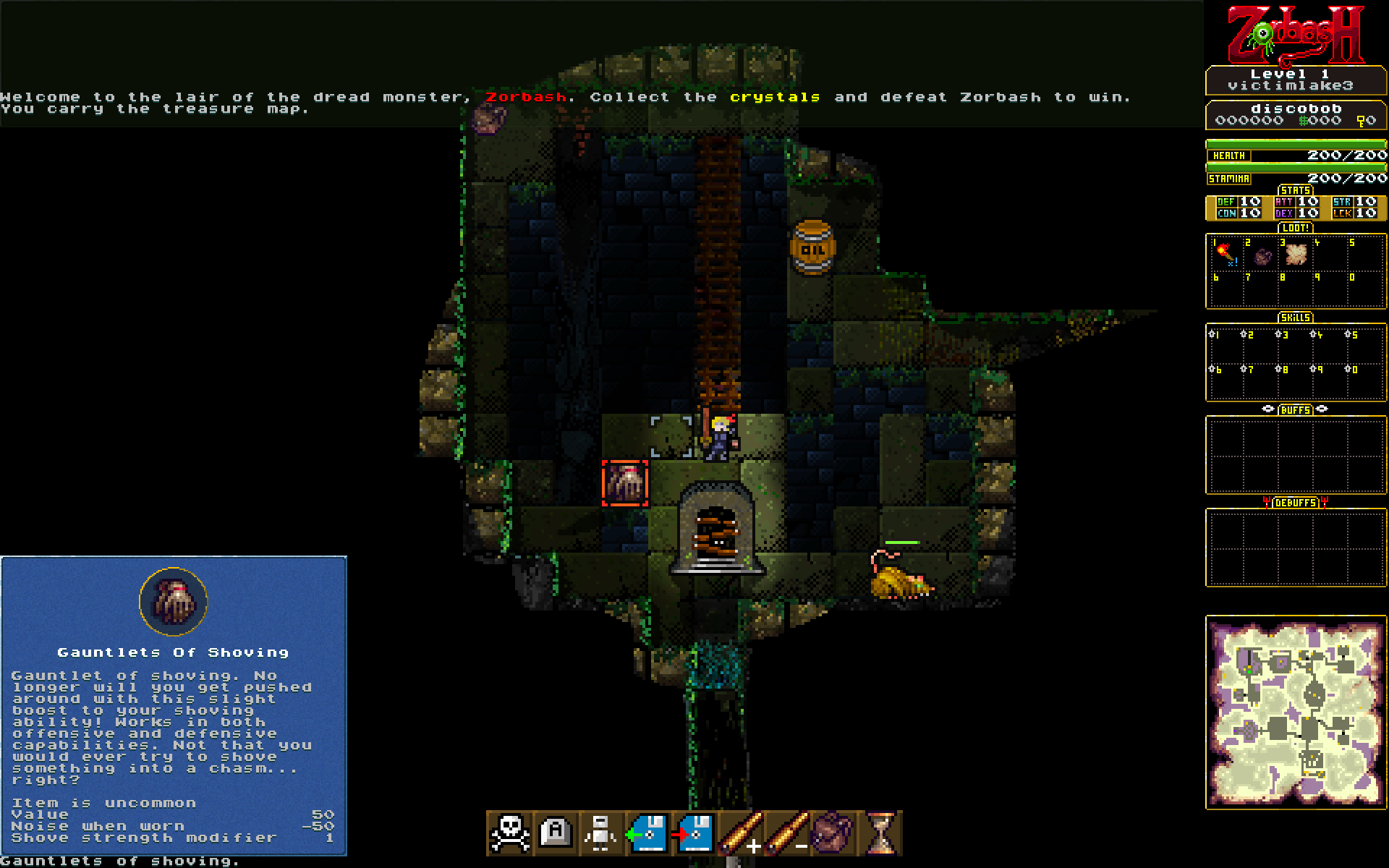The height and width of the screenshot is (868, 1389).
Task: Click the tombstone toolbar icon
Action: [x=556, y=833]
